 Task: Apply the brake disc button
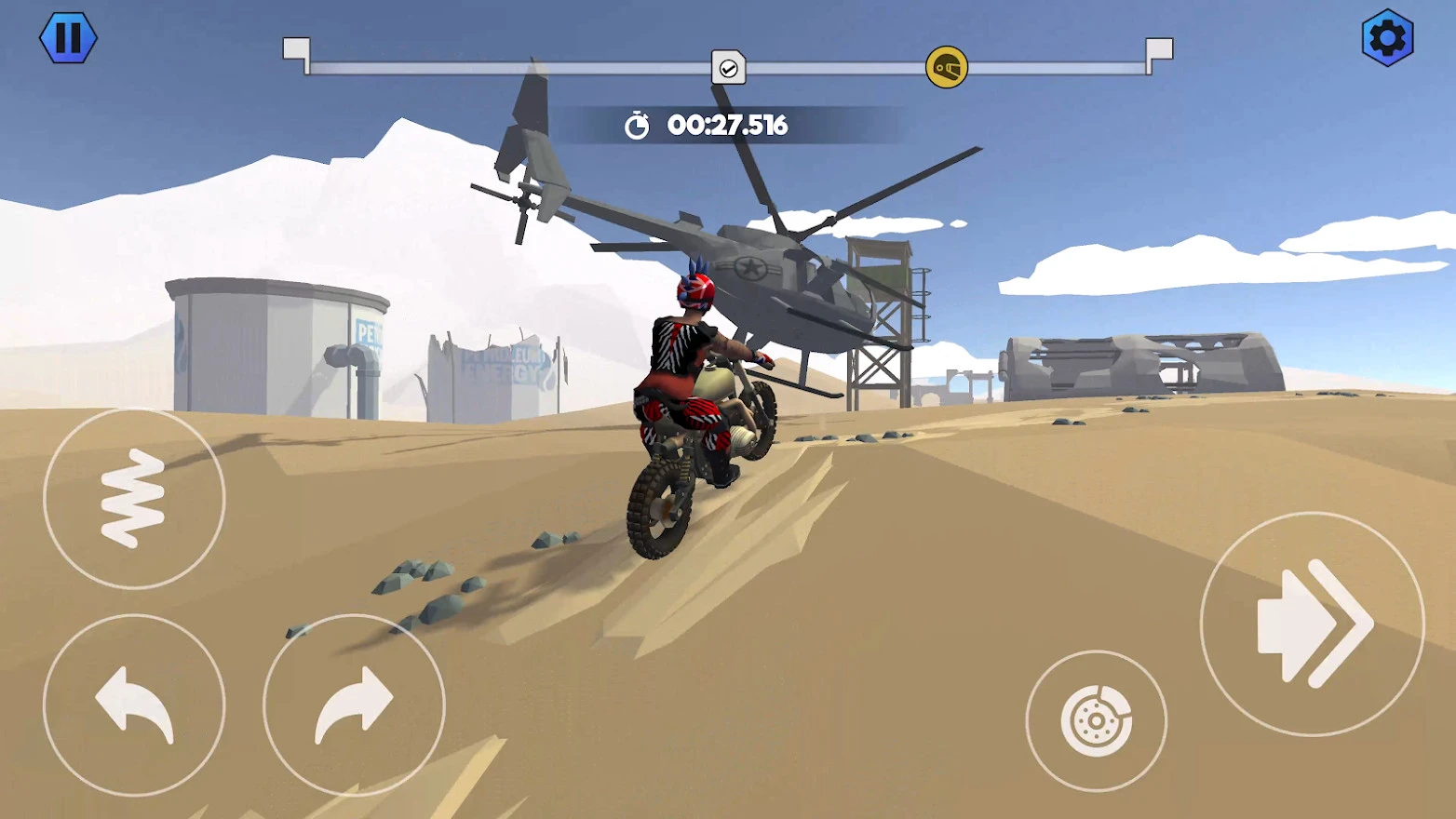[1097, 720]
